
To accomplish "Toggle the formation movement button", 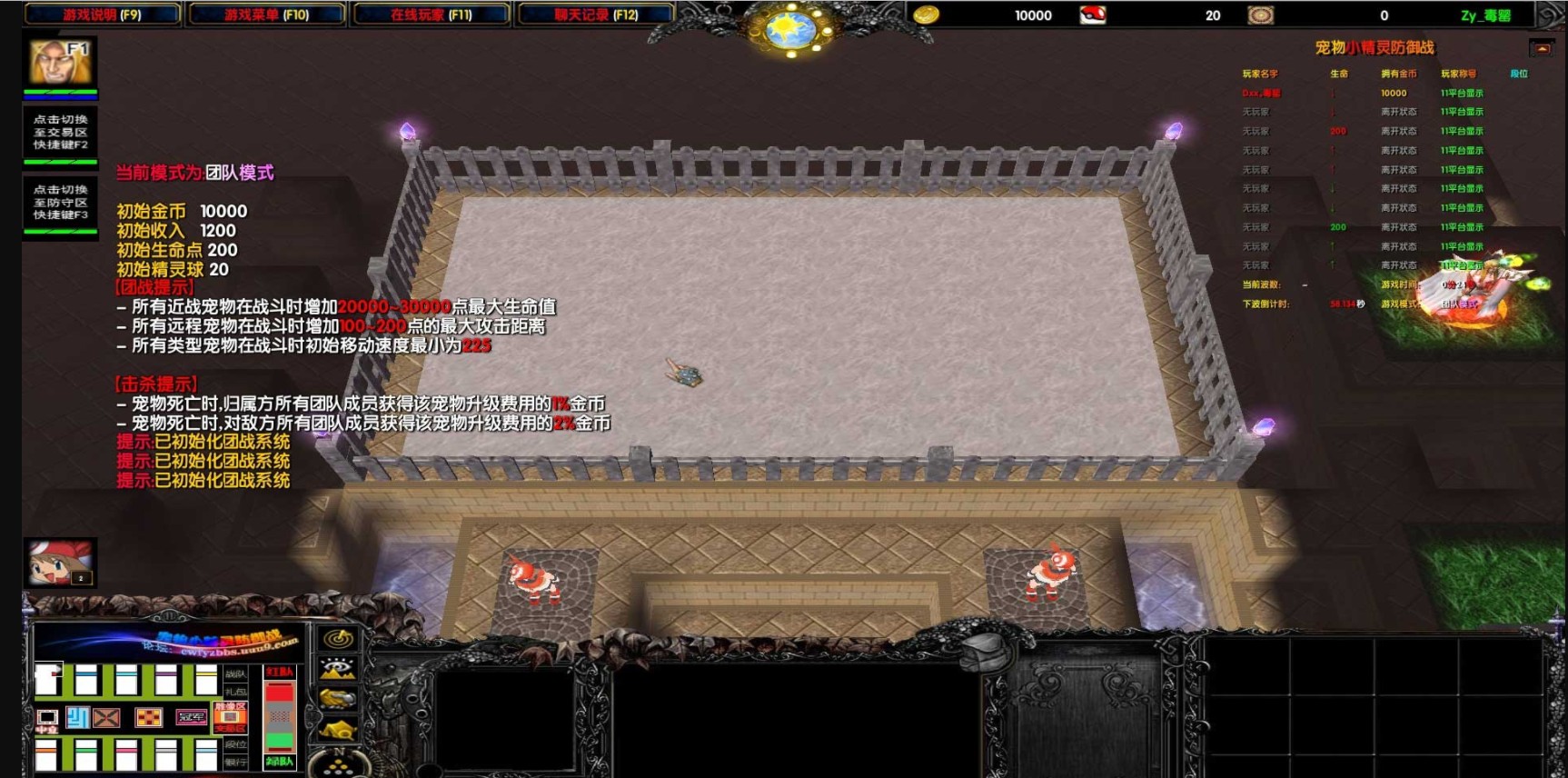I will tap(339, 762).
